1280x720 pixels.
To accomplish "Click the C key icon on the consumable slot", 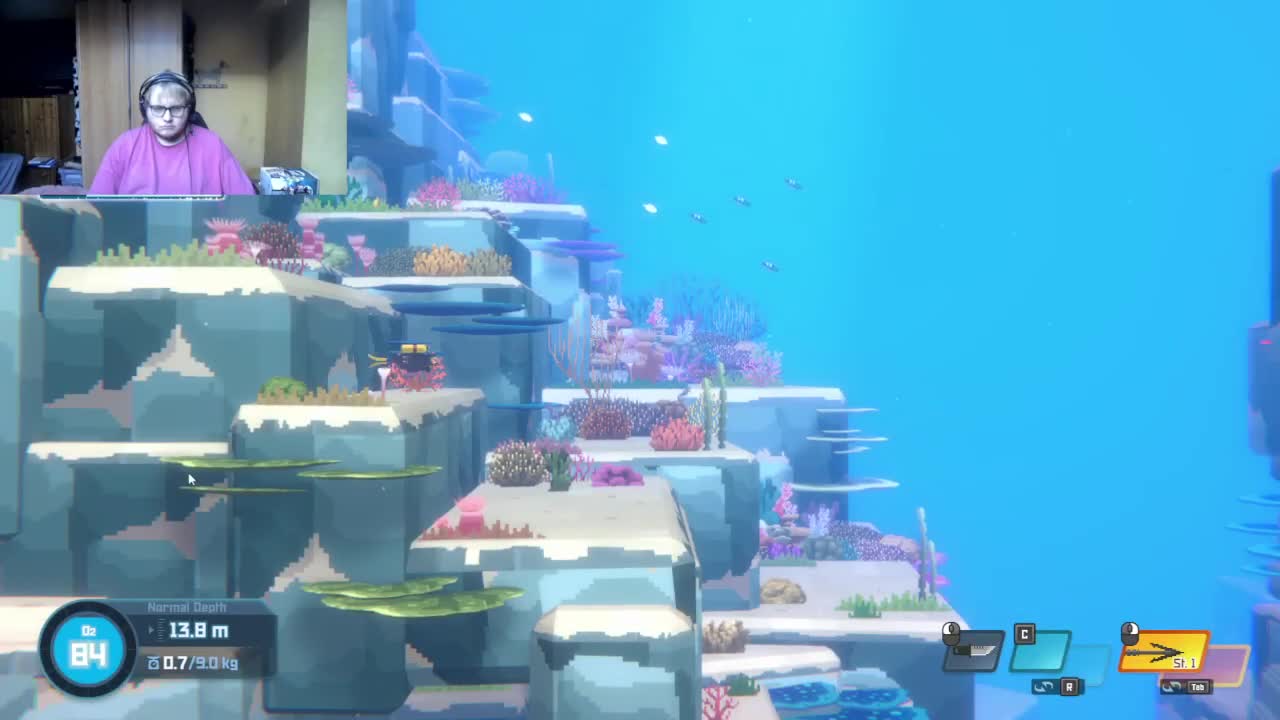I will pyautogui.click(x=1024, y=634).
